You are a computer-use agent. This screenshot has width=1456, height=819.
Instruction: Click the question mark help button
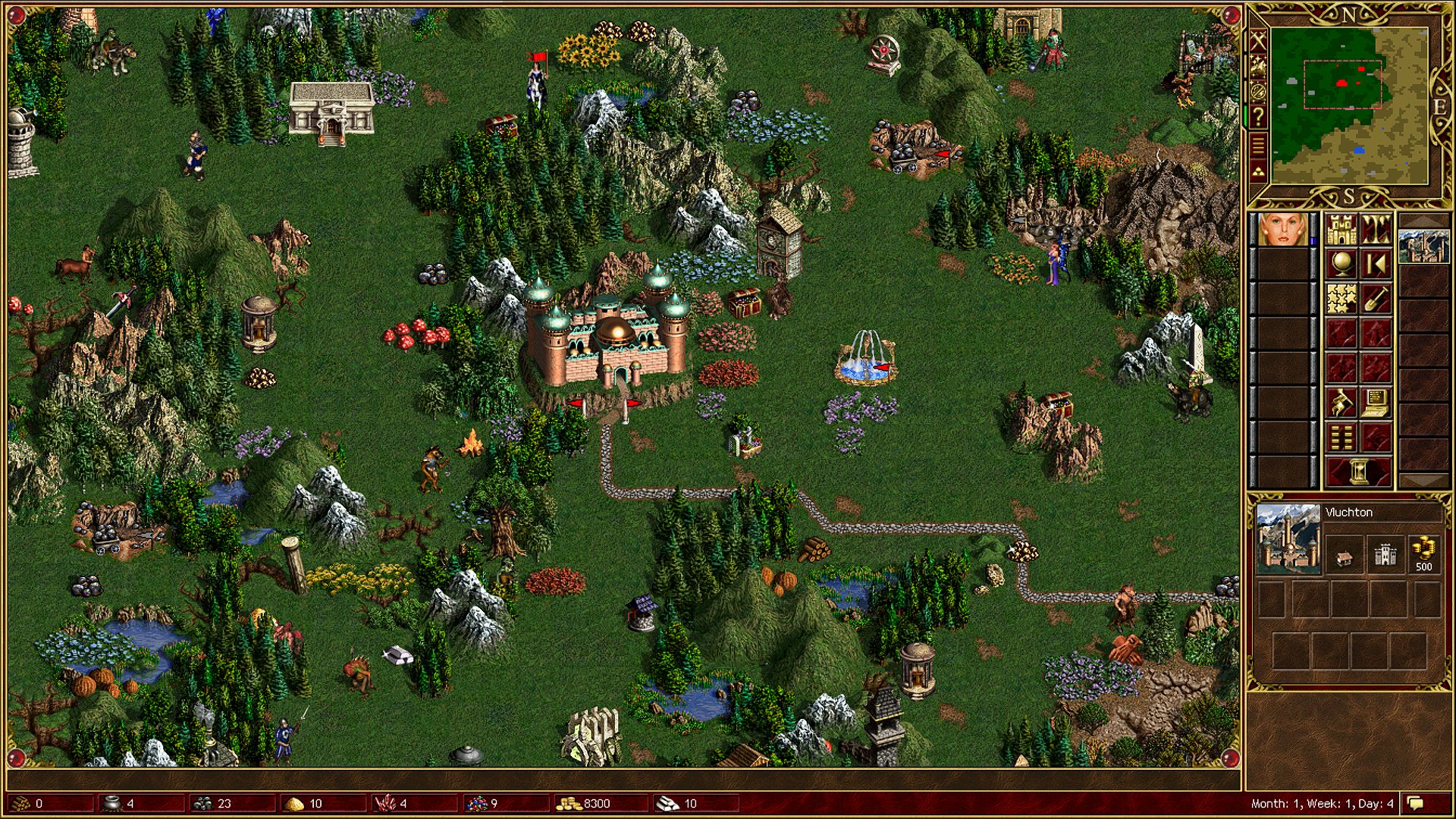click(x=1258, y=117)
